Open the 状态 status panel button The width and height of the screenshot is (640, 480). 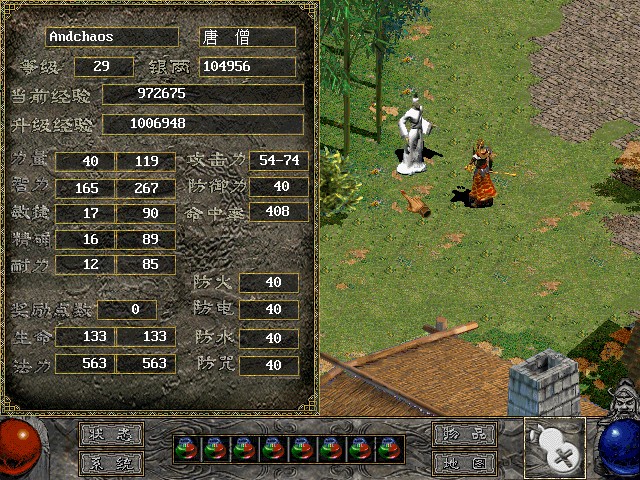coord(111,435)
